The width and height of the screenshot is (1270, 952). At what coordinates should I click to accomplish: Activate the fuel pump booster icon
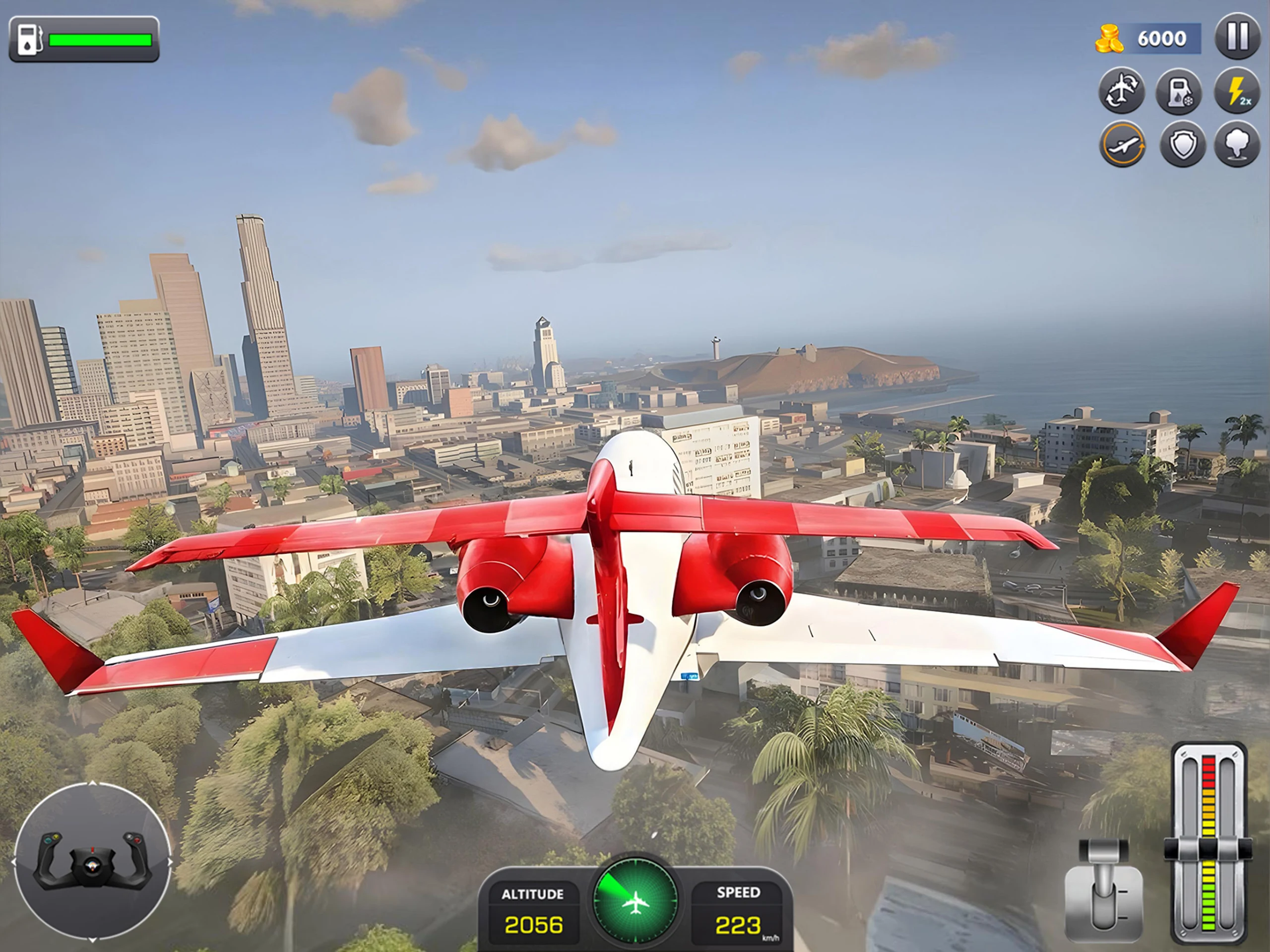point(1179,91)
